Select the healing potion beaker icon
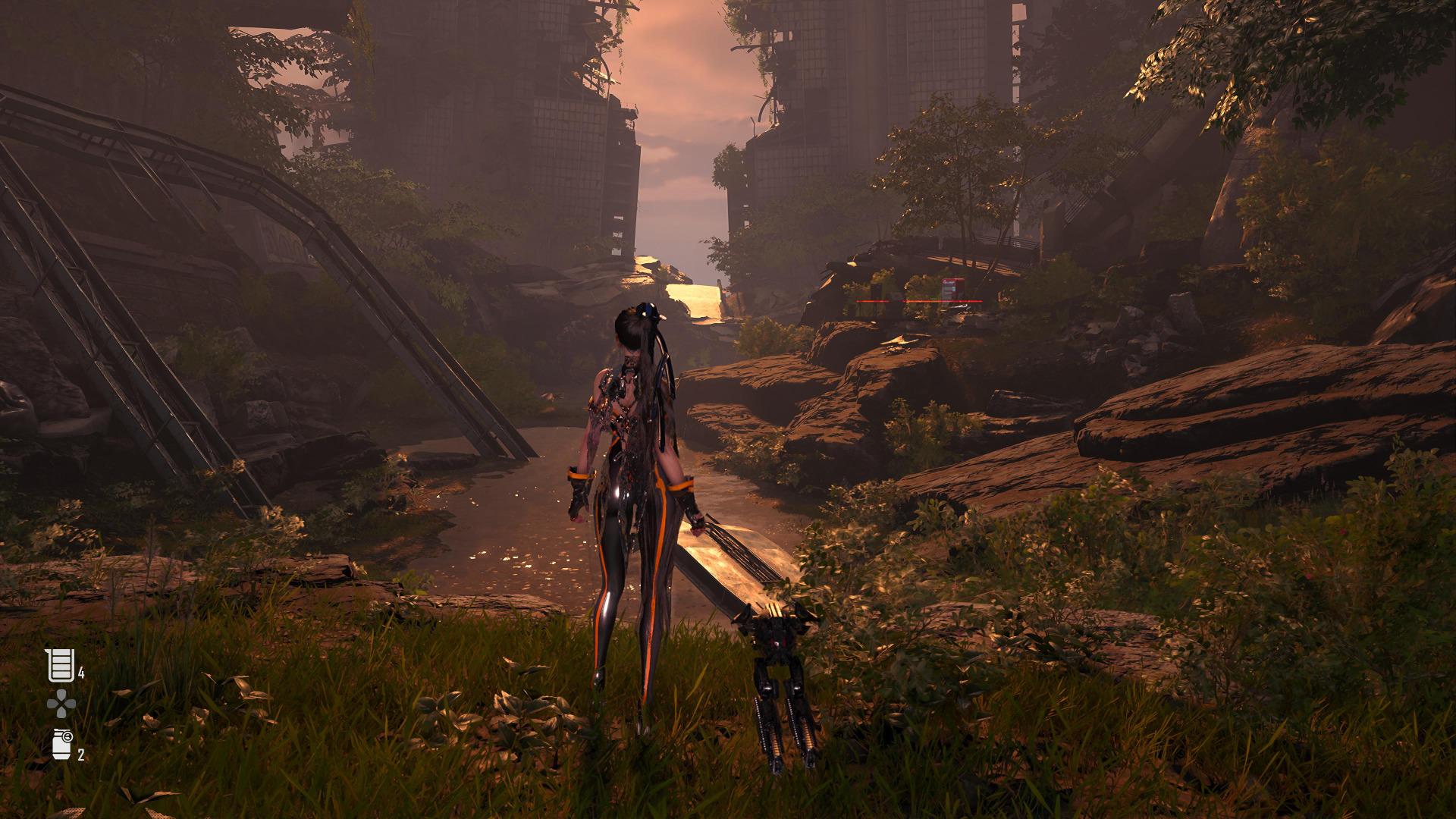 point(60,665)
